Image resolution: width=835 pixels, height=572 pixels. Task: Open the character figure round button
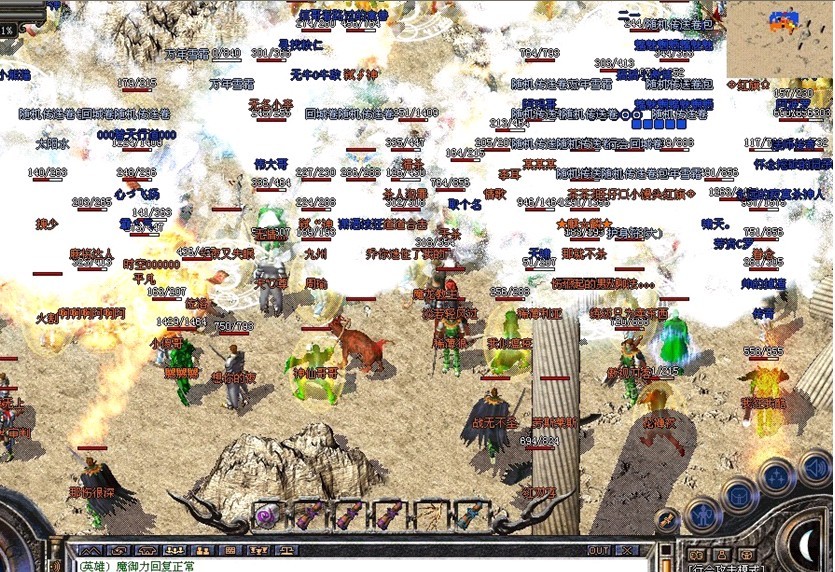(x=704, y=515)
